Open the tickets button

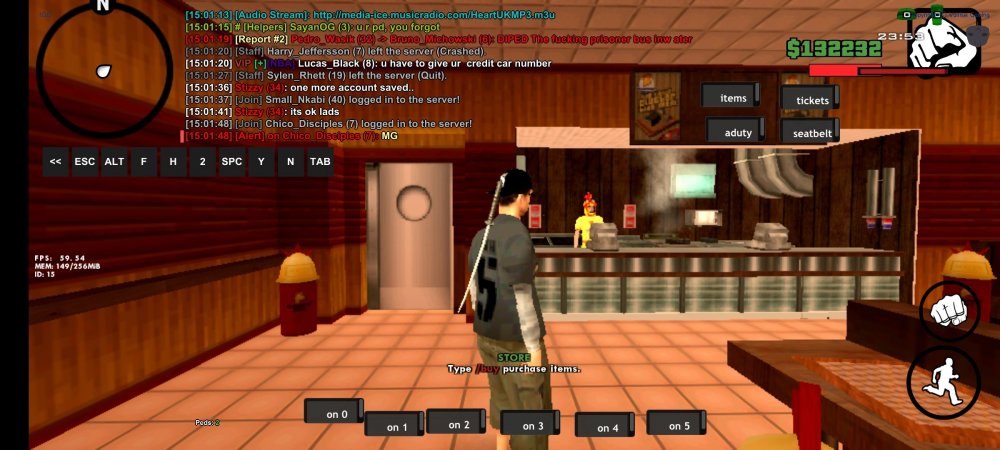(x=811, y=100)
